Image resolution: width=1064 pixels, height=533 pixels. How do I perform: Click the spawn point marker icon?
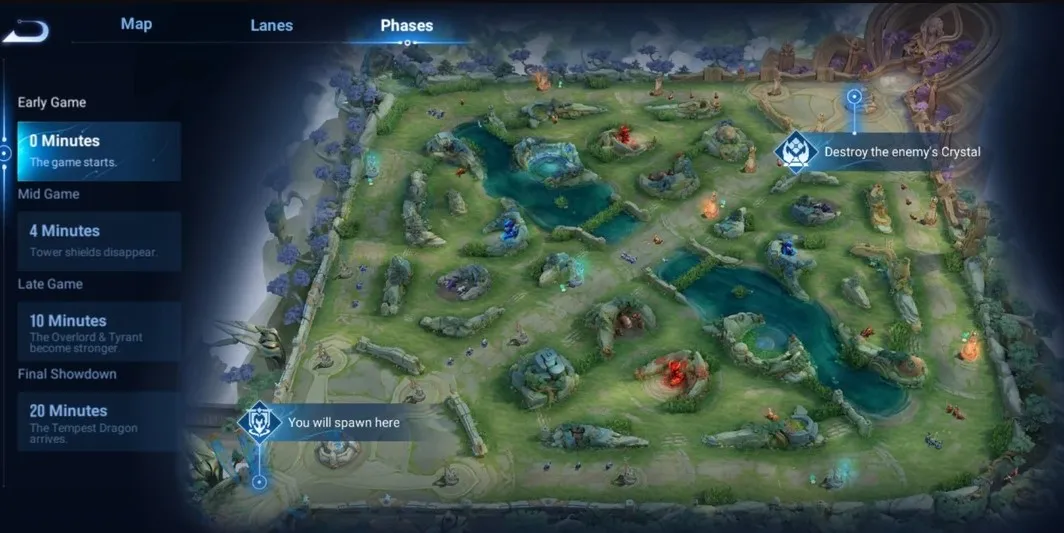(259, 422)
